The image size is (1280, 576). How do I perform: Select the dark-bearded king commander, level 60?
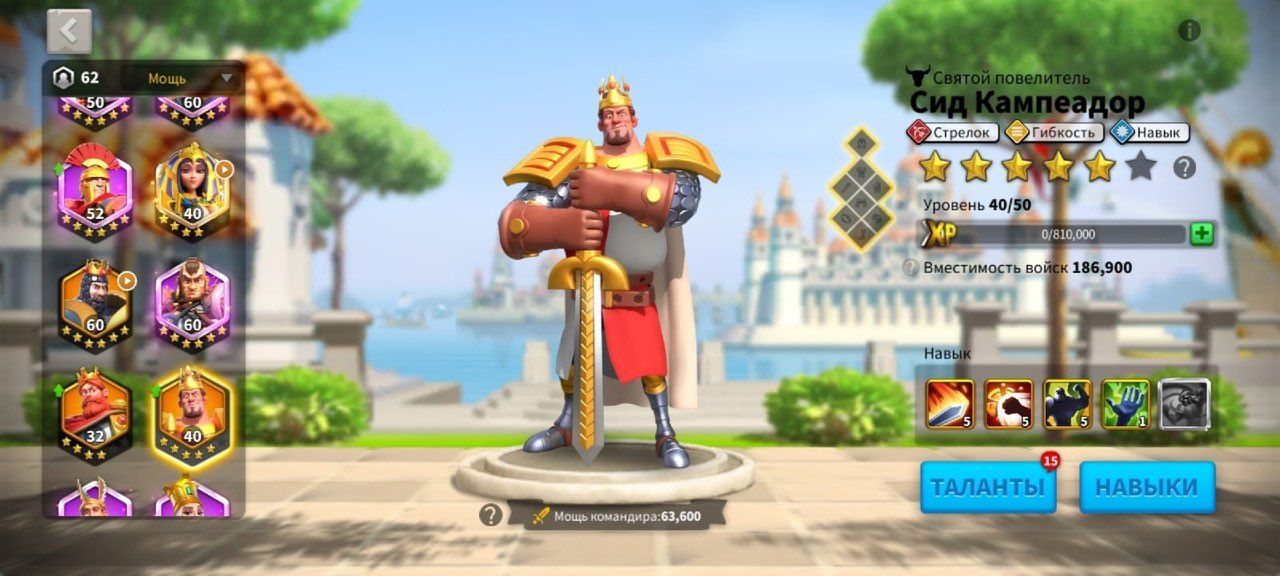(x=96, y=305)
